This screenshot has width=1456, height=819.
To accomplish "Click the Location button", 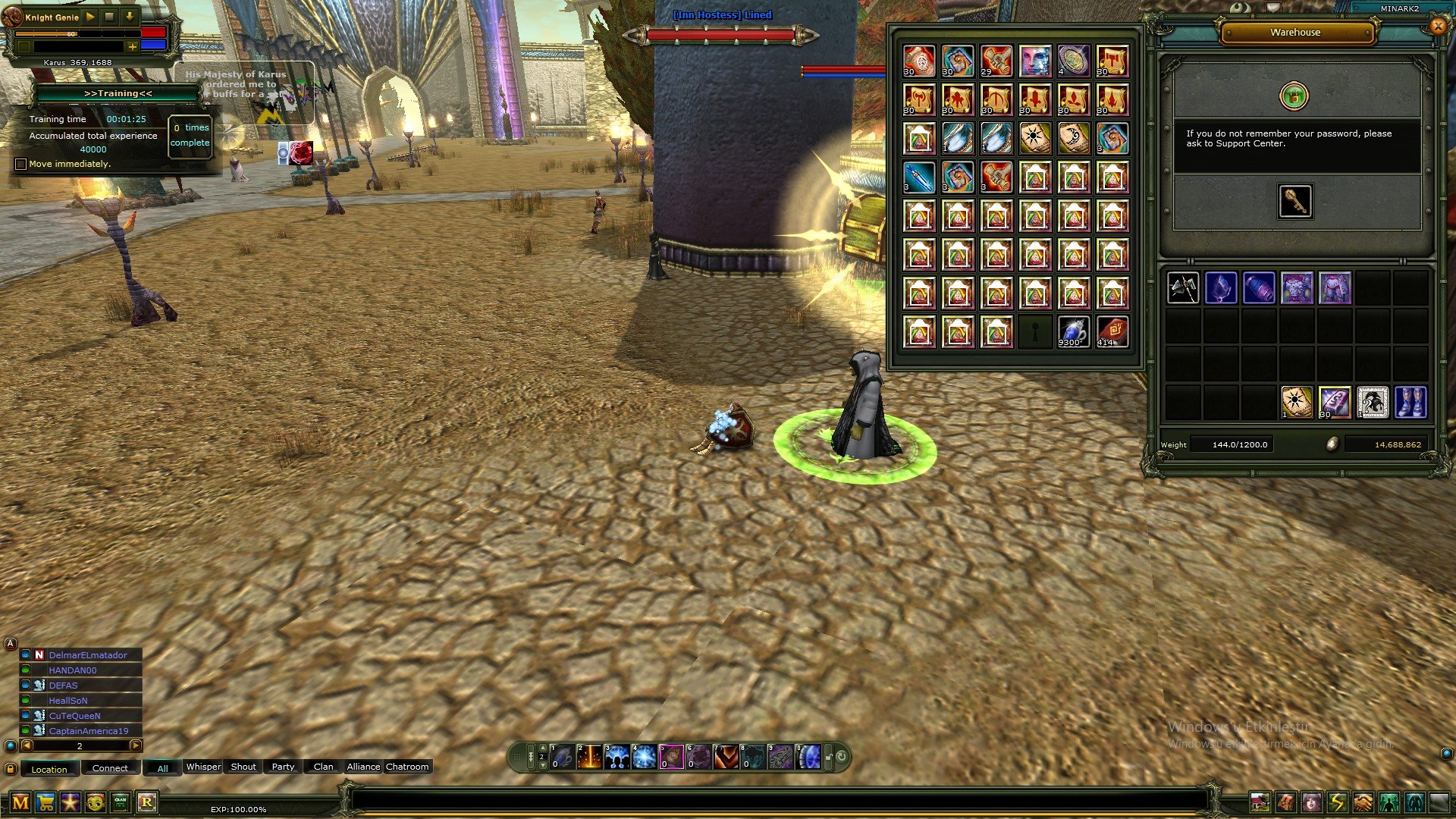I will [x=49, y=769].
